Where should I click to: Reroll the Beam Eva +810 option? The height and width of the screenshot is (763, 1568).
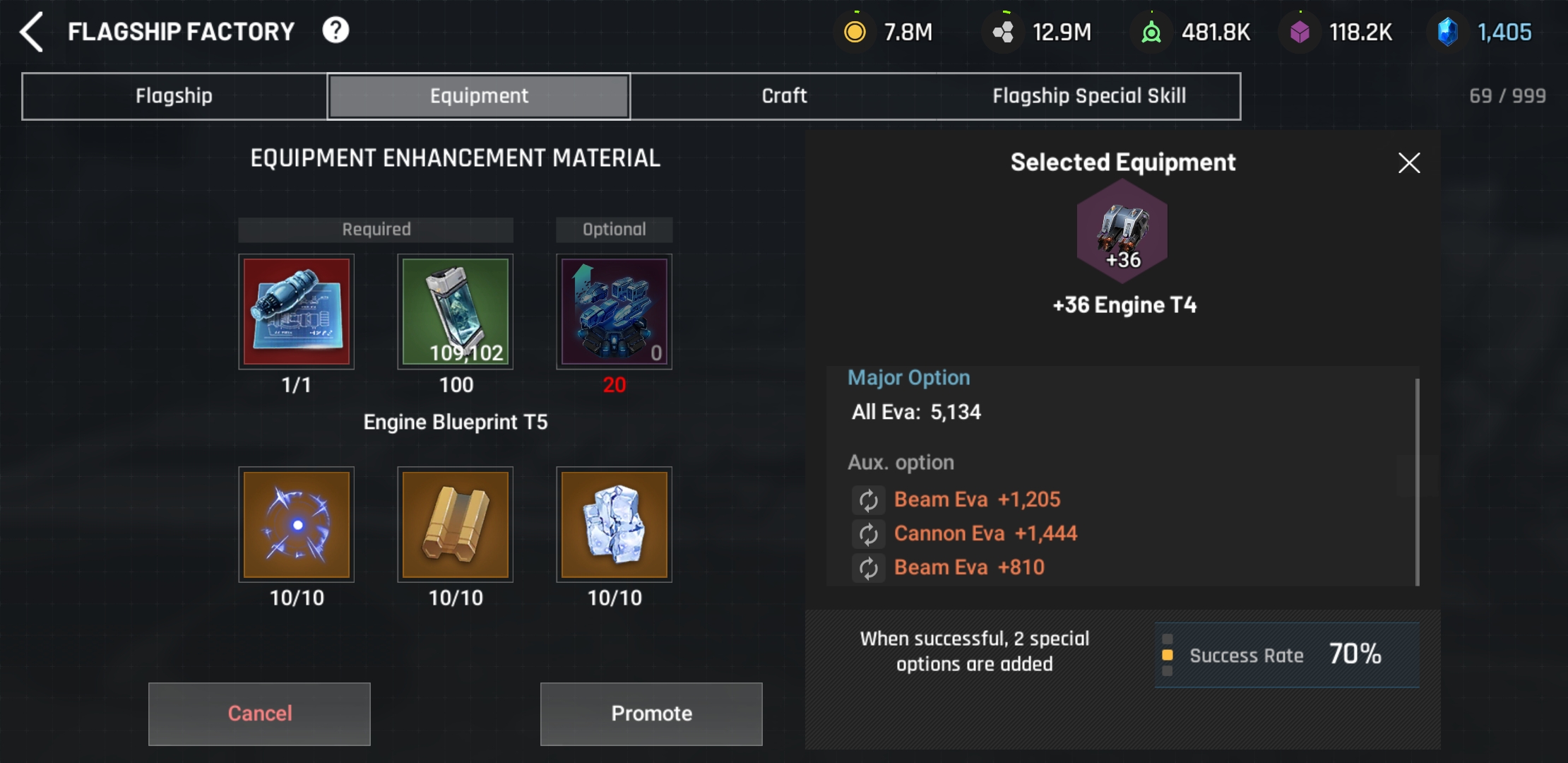[868, 568]
